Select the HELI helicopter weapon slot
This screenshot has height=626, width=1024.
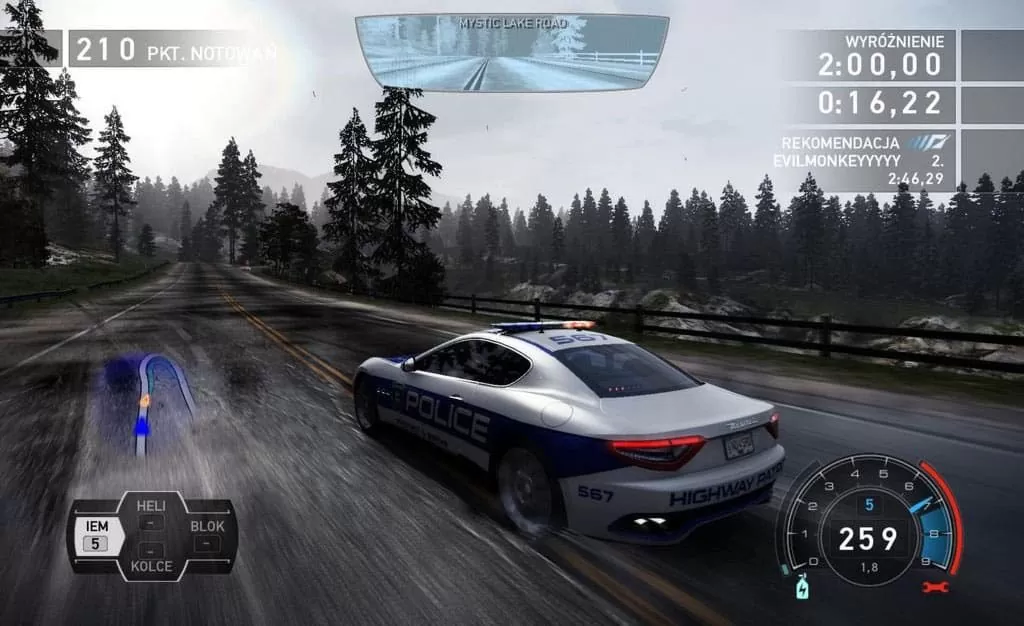pos(151,514)
